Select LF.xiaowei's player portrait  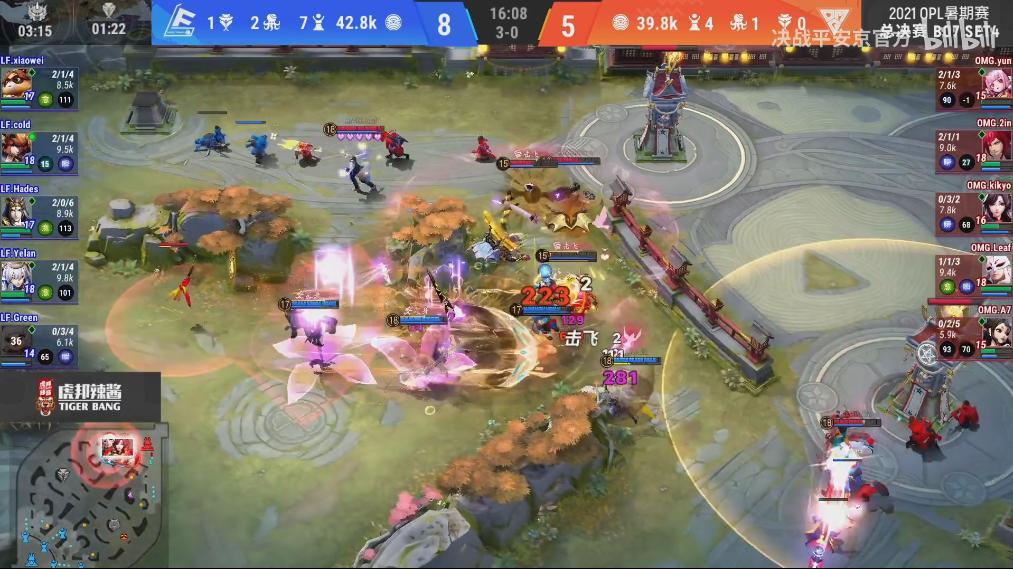[14, 83]
